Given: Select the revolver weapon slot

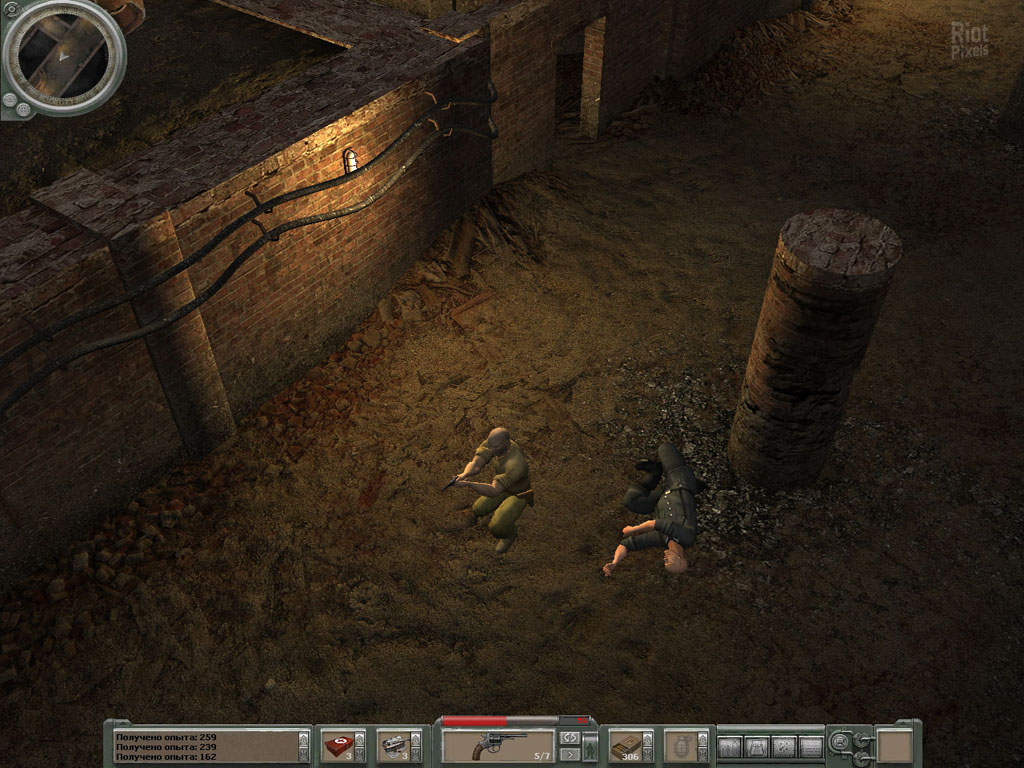Looking at the screenshot, I should pos(498,746).
